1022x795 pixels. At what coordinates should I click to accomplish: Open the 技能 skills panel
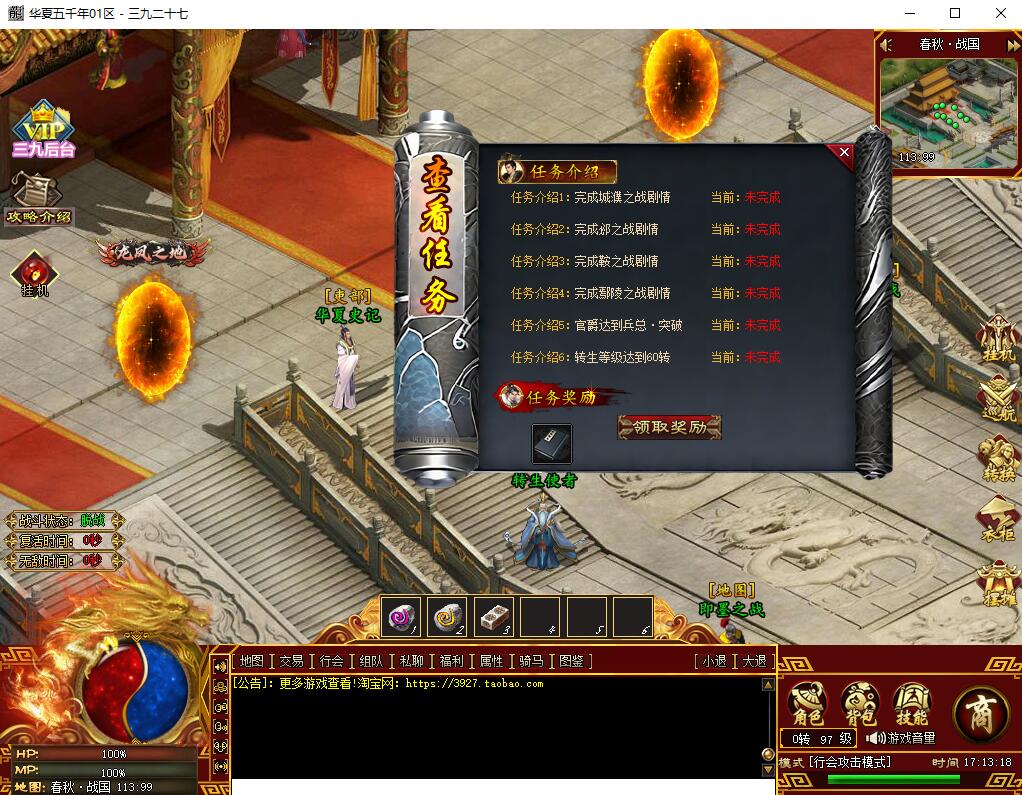[911, 705]
